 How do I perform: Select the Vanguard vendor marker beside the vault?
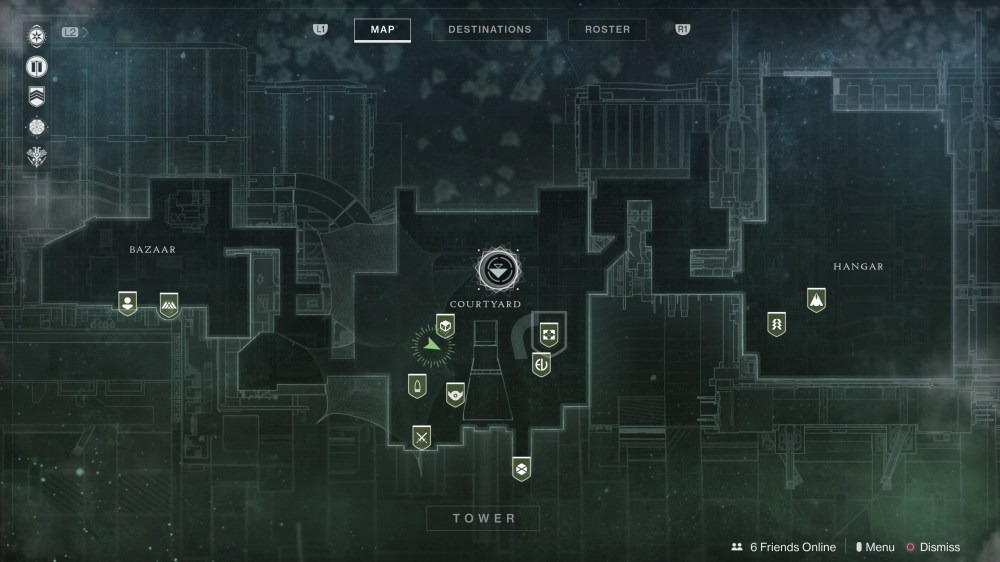pyautogui.click(x=455, y=394)
